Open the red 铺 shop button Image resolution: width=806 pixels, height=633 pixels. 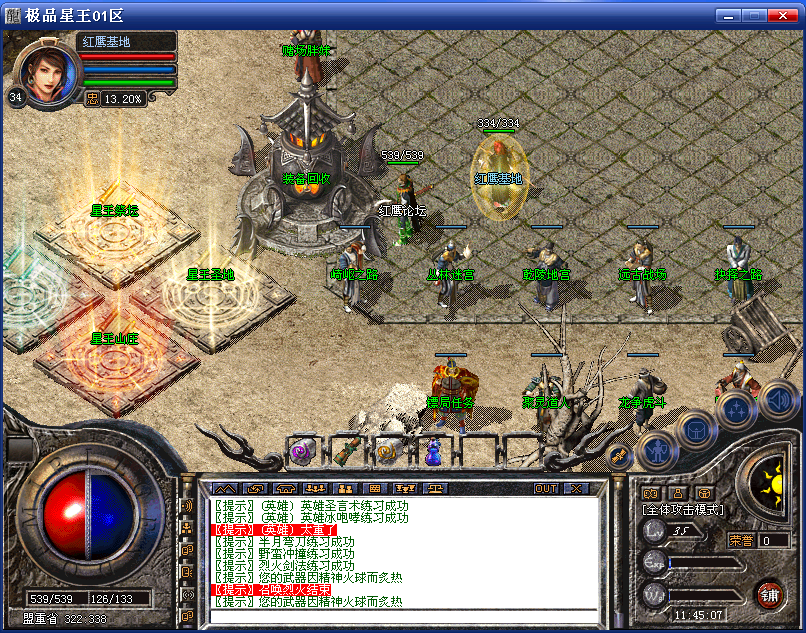point(769,594)
